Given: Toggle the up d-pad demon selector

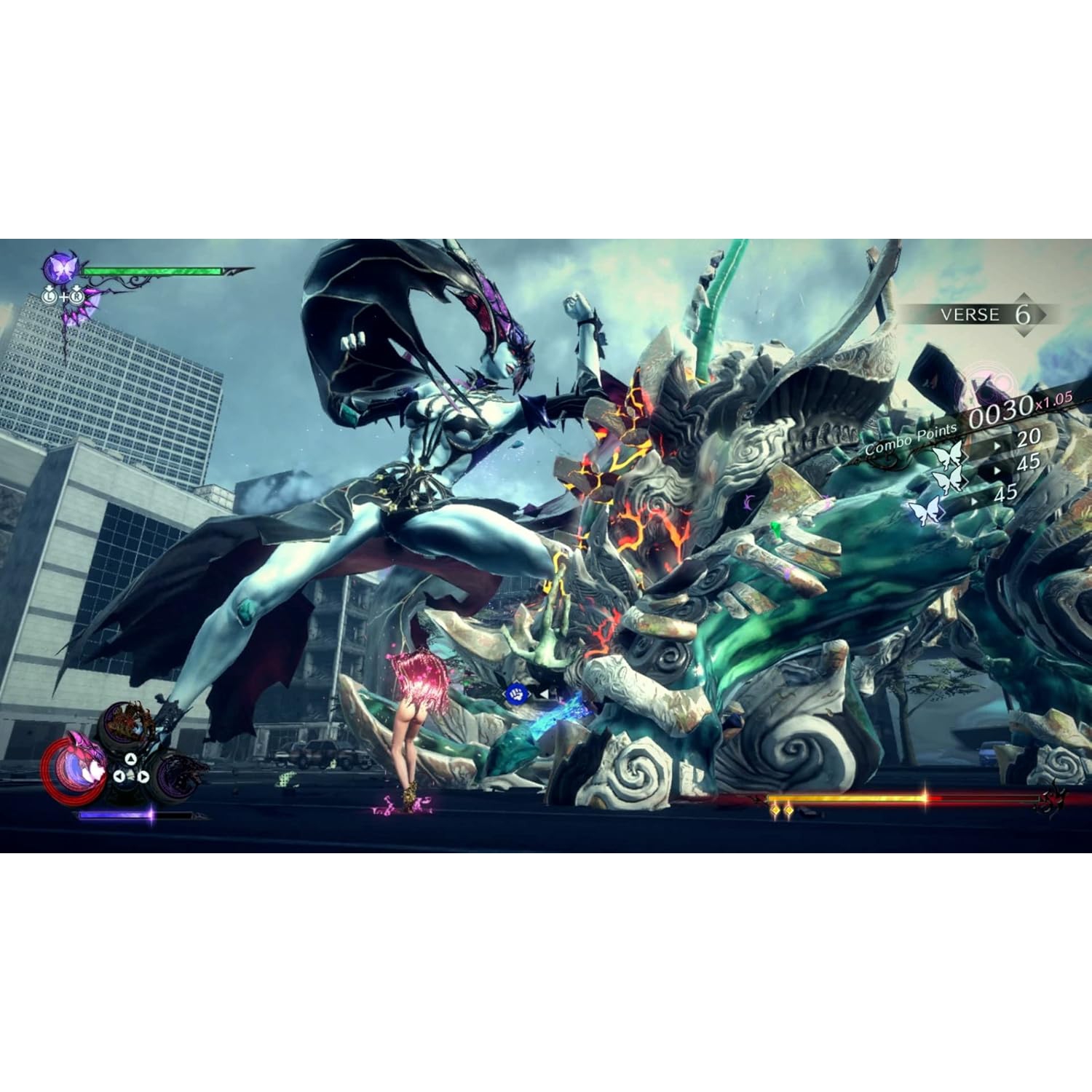Looking at the screenshot, I should [131, 759].
